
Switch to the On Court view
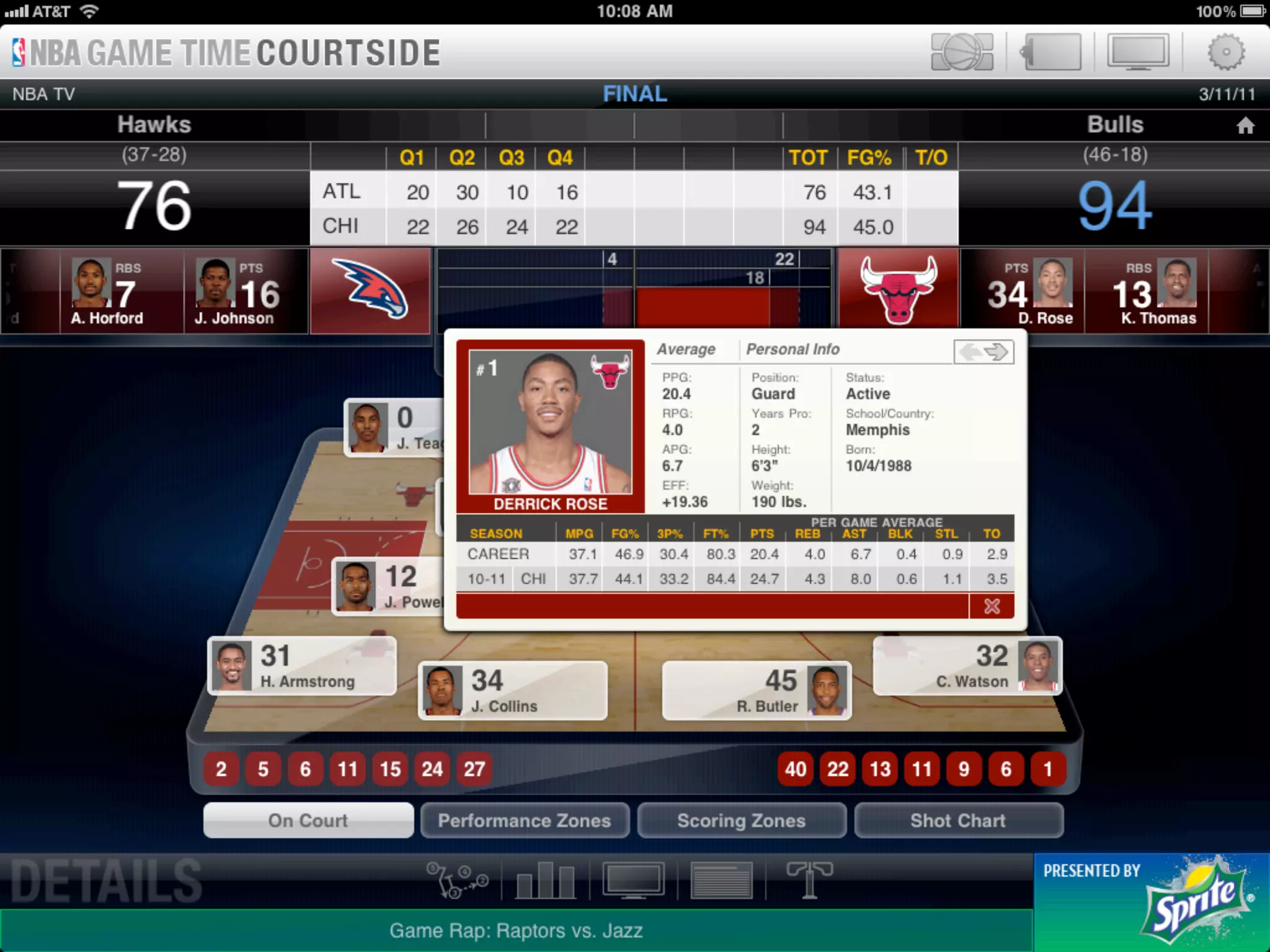(x=308, y=821)
